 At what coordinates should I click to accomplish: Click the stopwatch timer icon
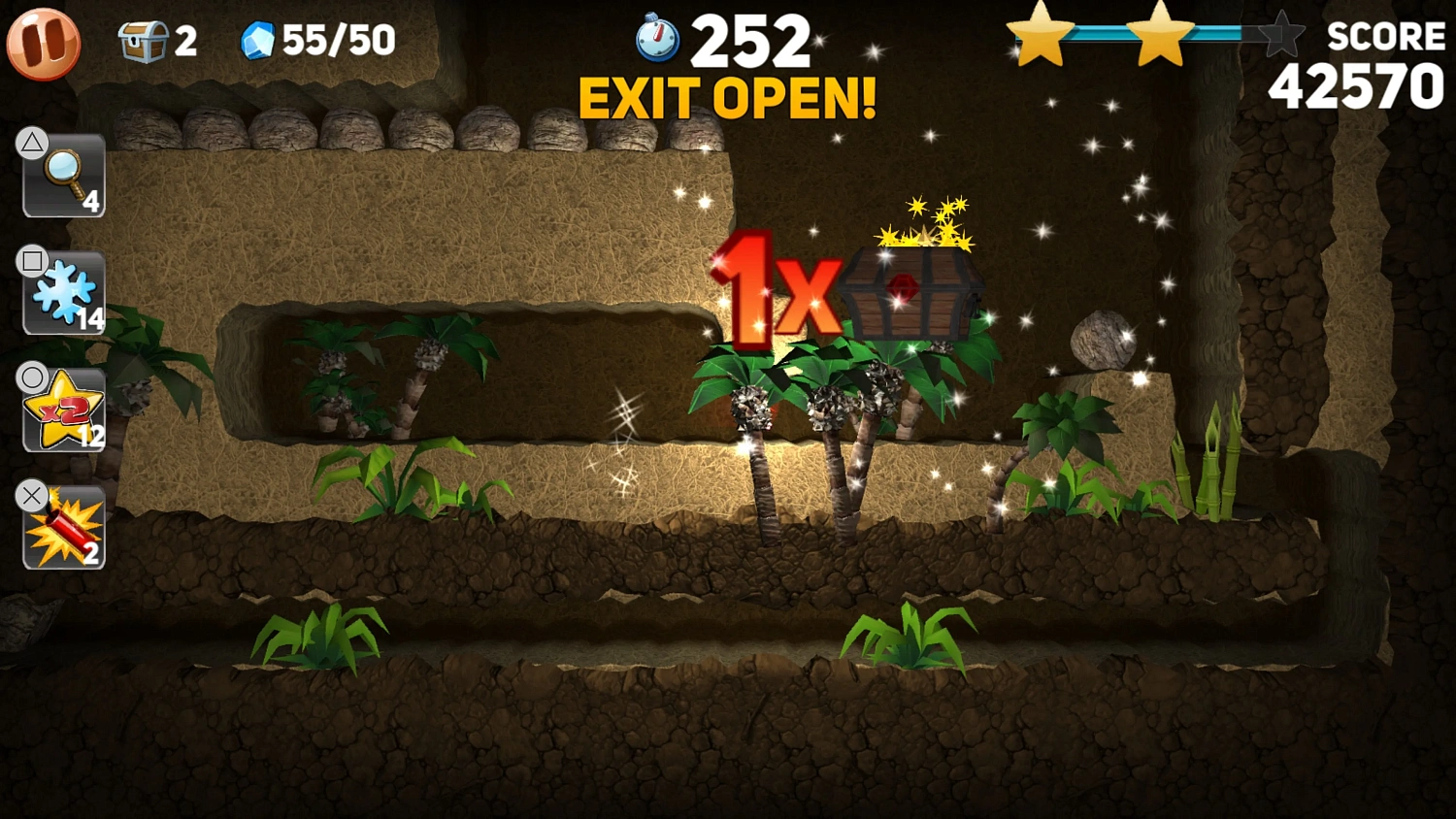tap(656, 39)
